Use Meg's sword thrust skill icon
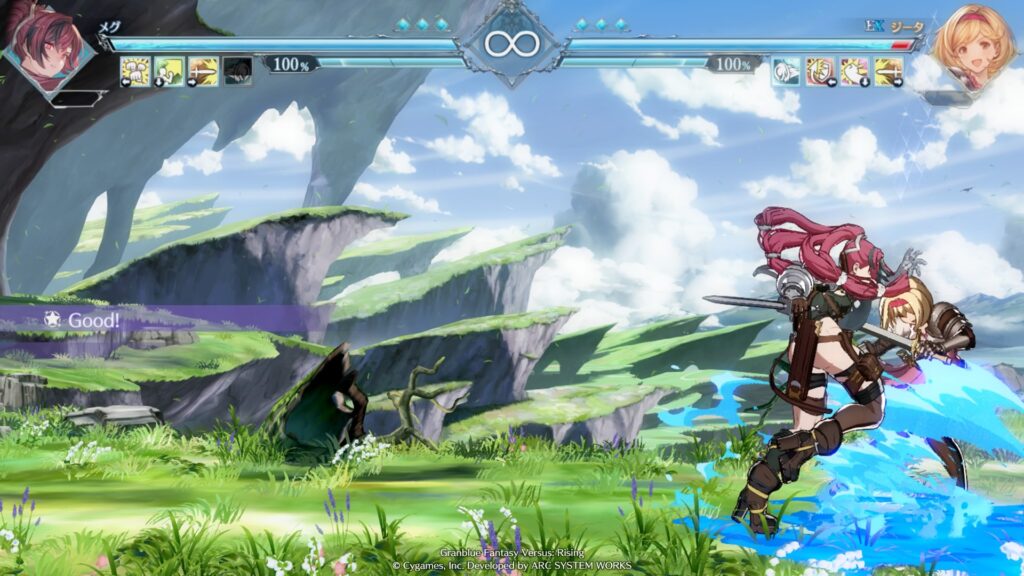 (x=203, y=71)
